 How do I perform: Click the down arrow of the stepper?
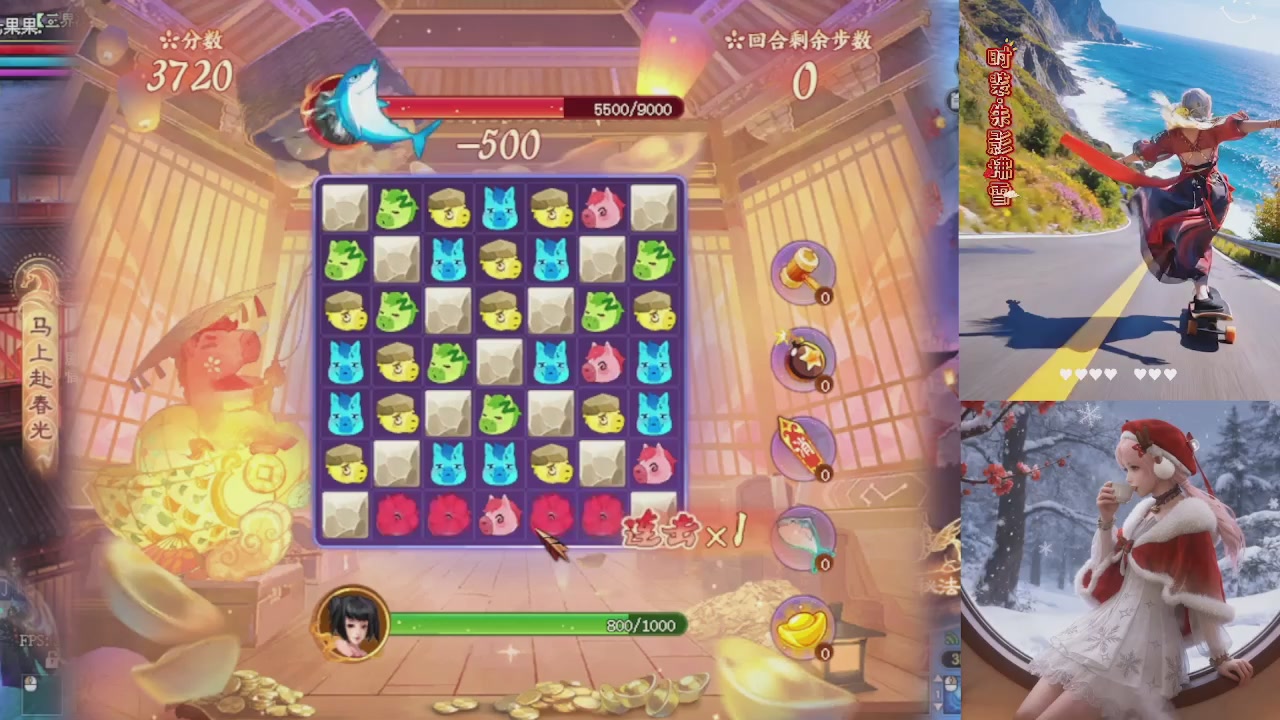point(938,707)
